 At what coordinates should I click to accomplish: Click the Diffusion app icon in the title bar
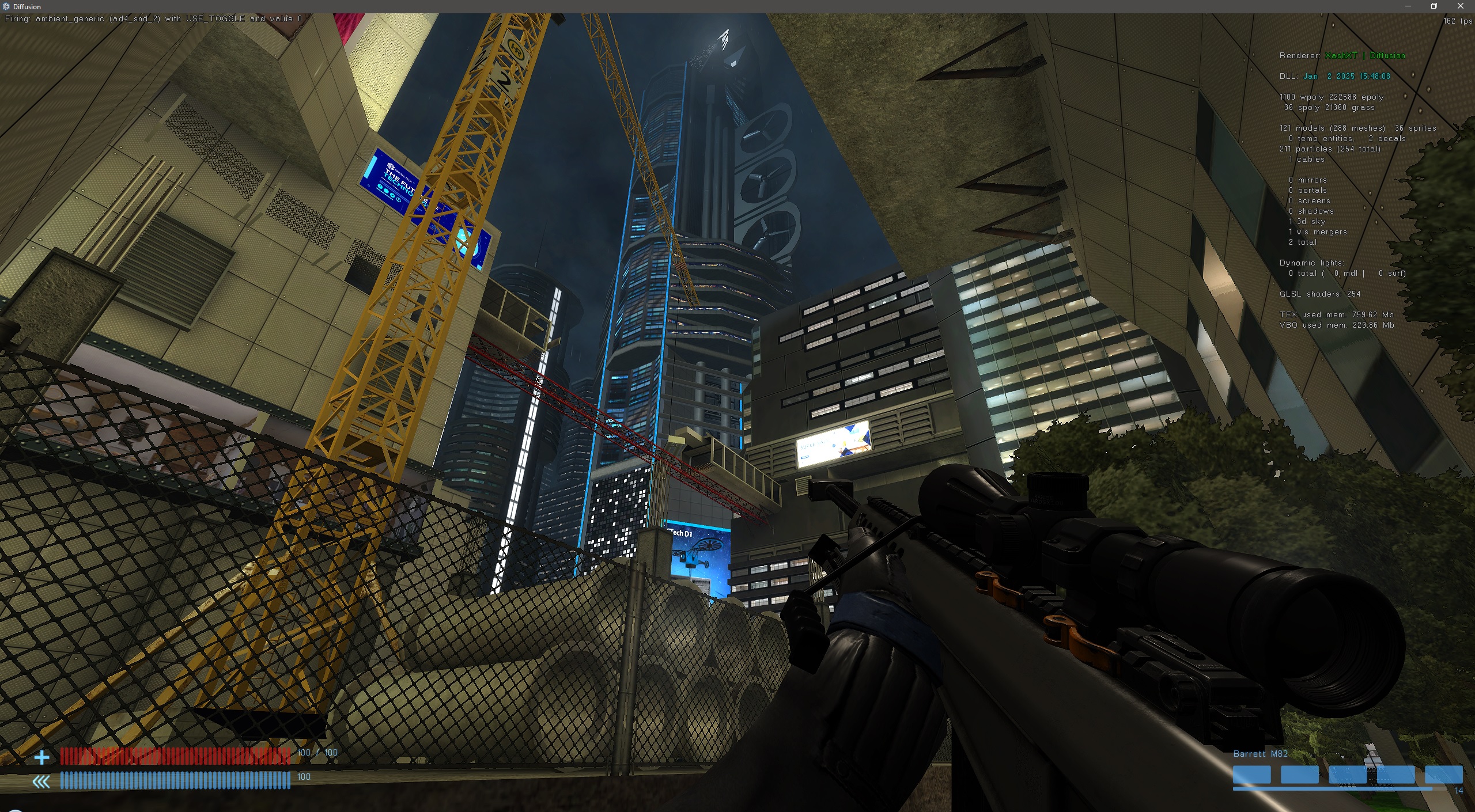click(x=6, y=6)
